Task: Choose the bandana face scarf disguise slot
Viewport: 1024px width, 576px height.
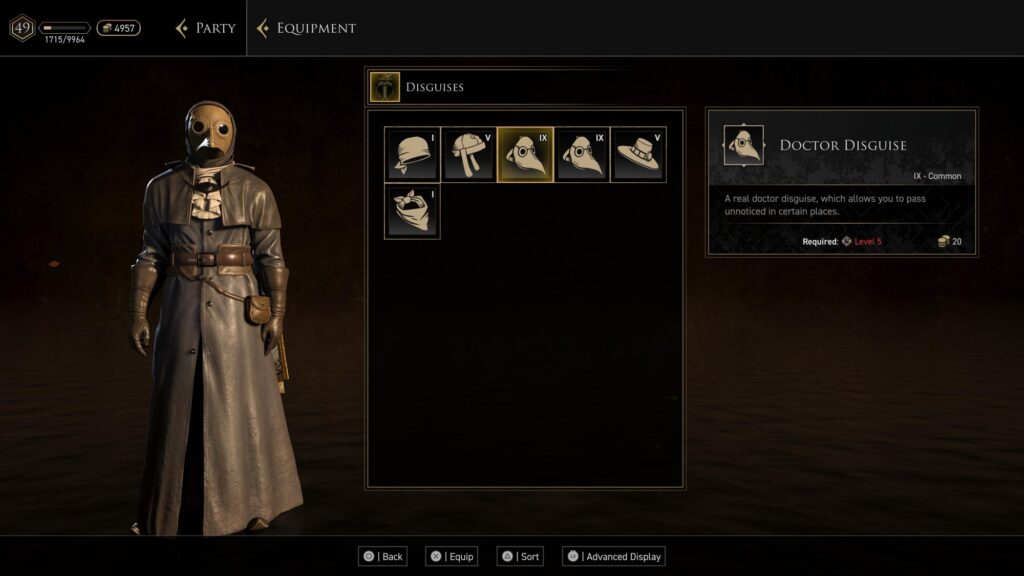Action: point(412,211)
